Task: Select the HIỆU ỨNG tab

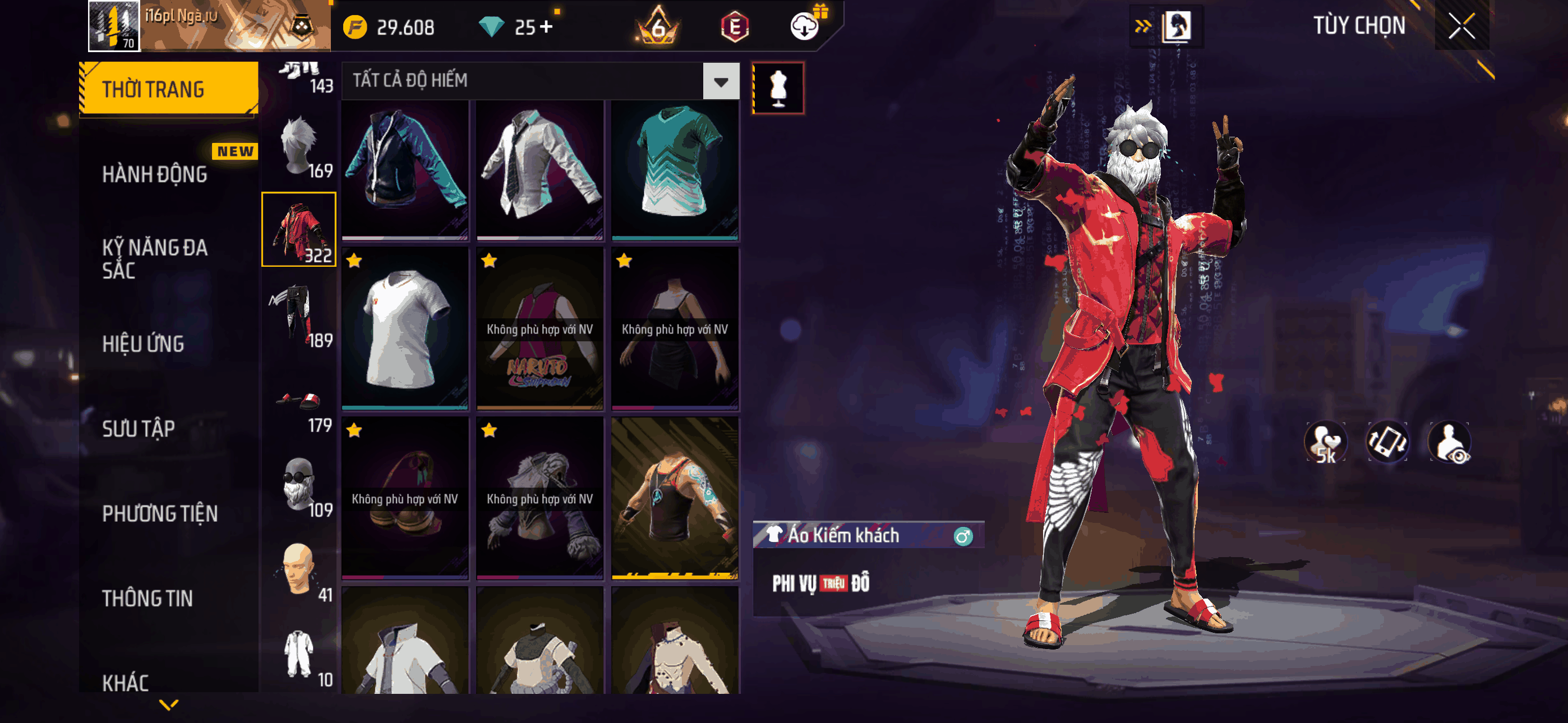Action: click(x=143, y=344)
